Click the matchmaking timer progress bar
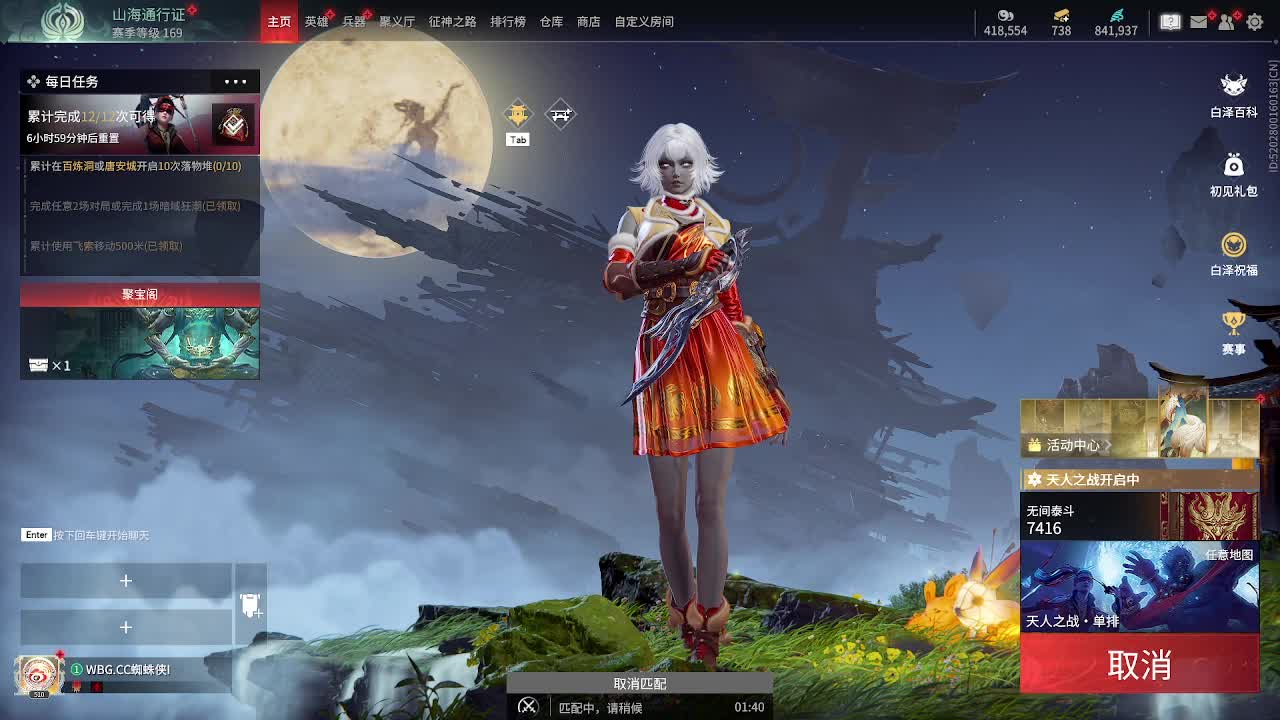This screenshot has height=720, width=1280. click(x=640, y=705)
